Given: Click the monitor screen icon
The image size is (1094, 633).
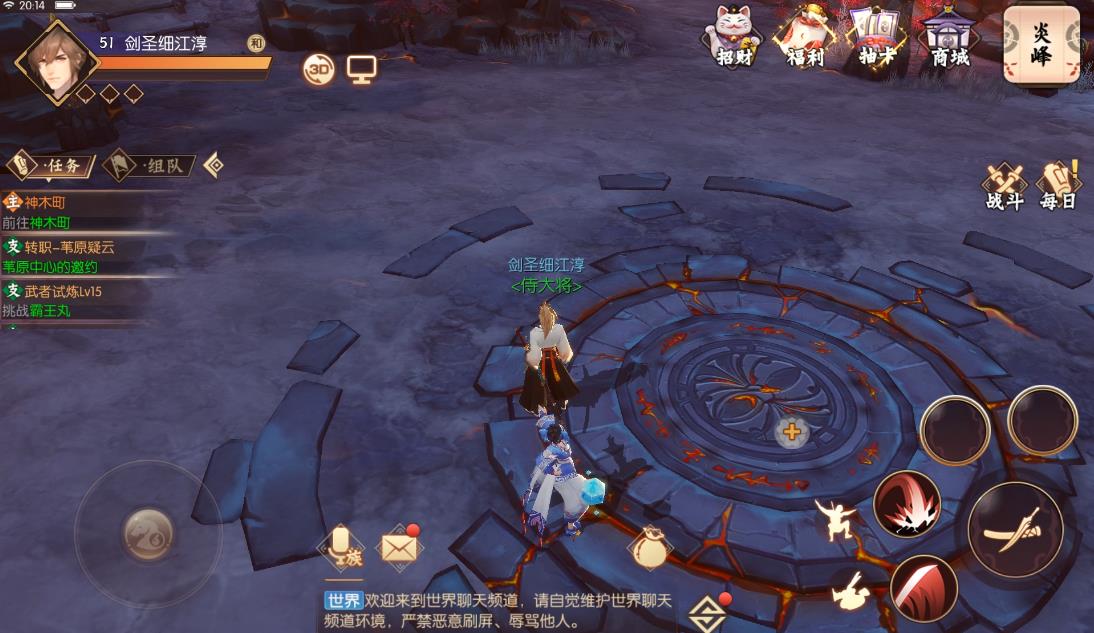Looking at the screenshot, I should click(360, 69).
